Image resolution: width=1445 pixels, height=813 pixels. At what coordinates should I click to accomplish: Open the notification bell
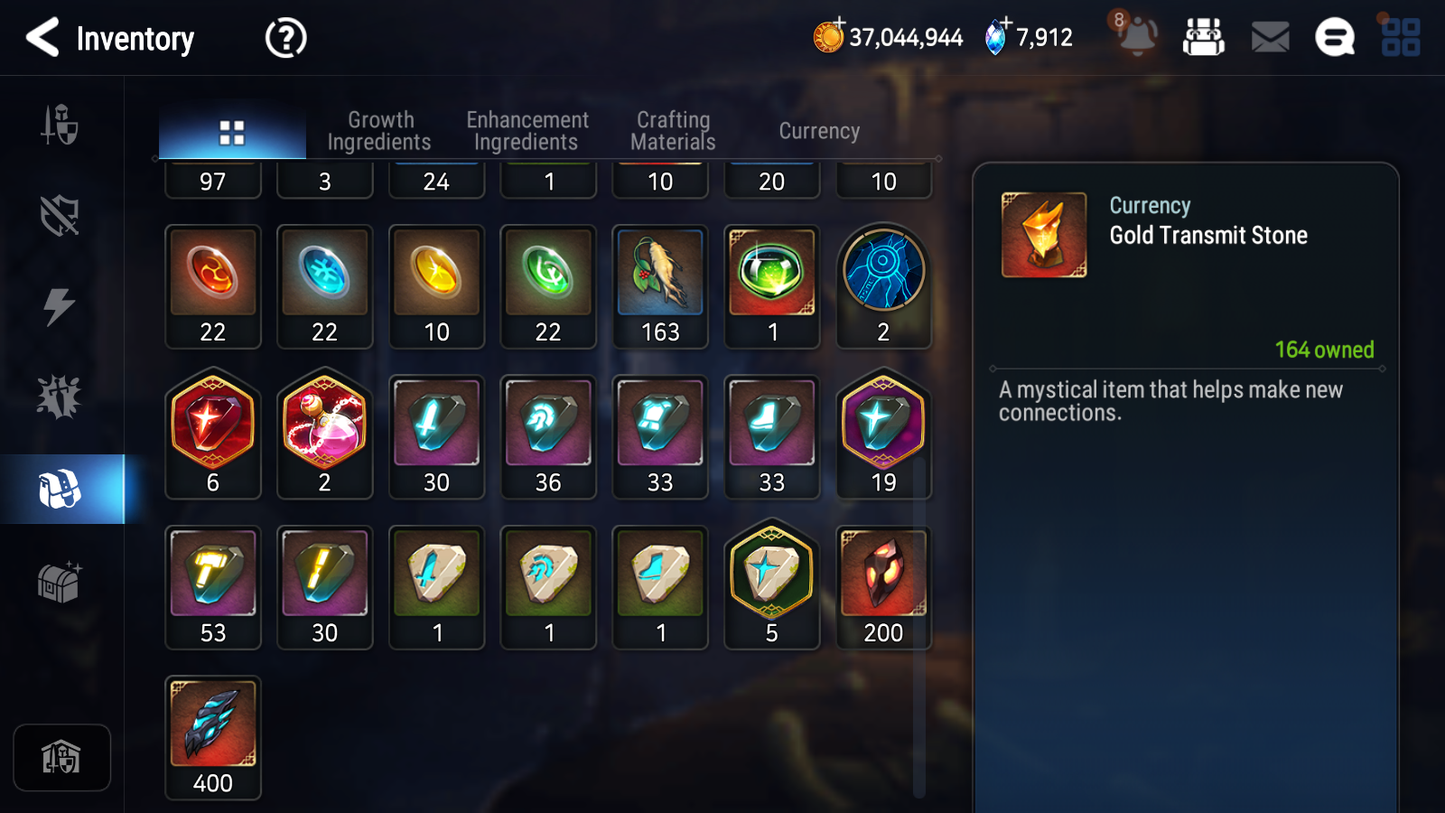(x=1136, y=36)
